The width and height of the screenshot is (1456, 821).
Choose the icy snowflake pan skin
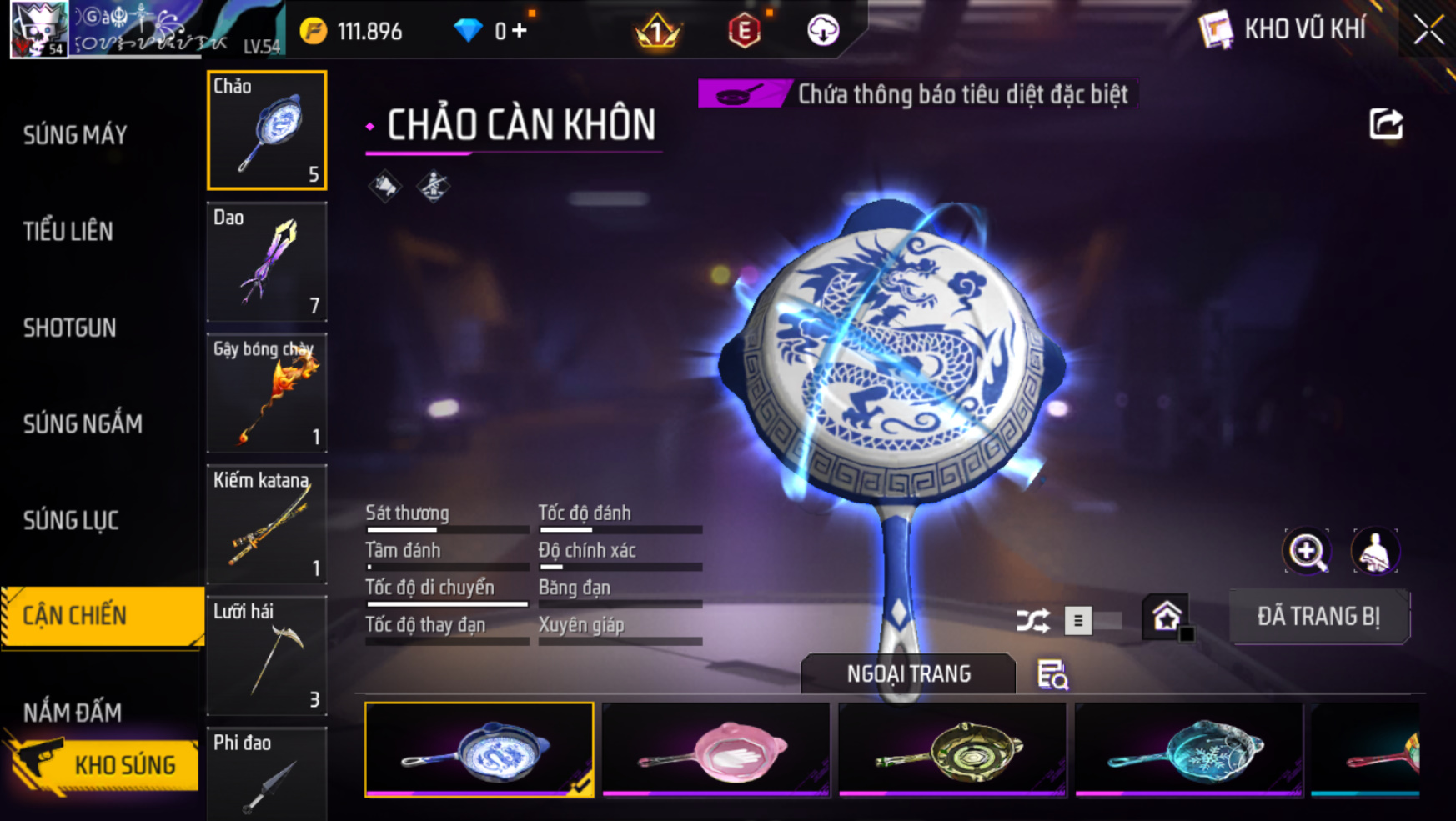(x=1188, y=750)
